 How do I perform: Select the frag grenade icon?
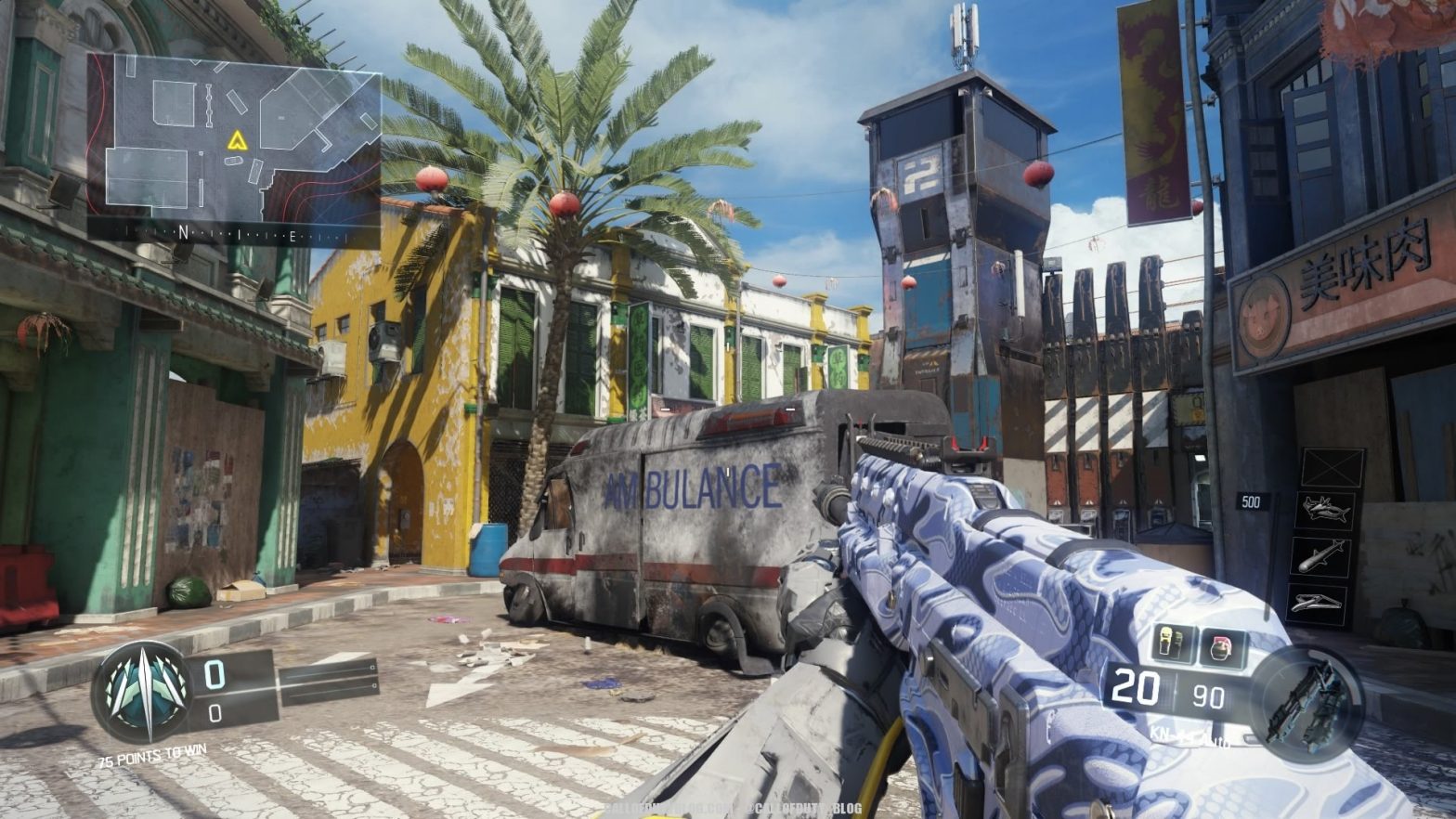pos(1221,647)
